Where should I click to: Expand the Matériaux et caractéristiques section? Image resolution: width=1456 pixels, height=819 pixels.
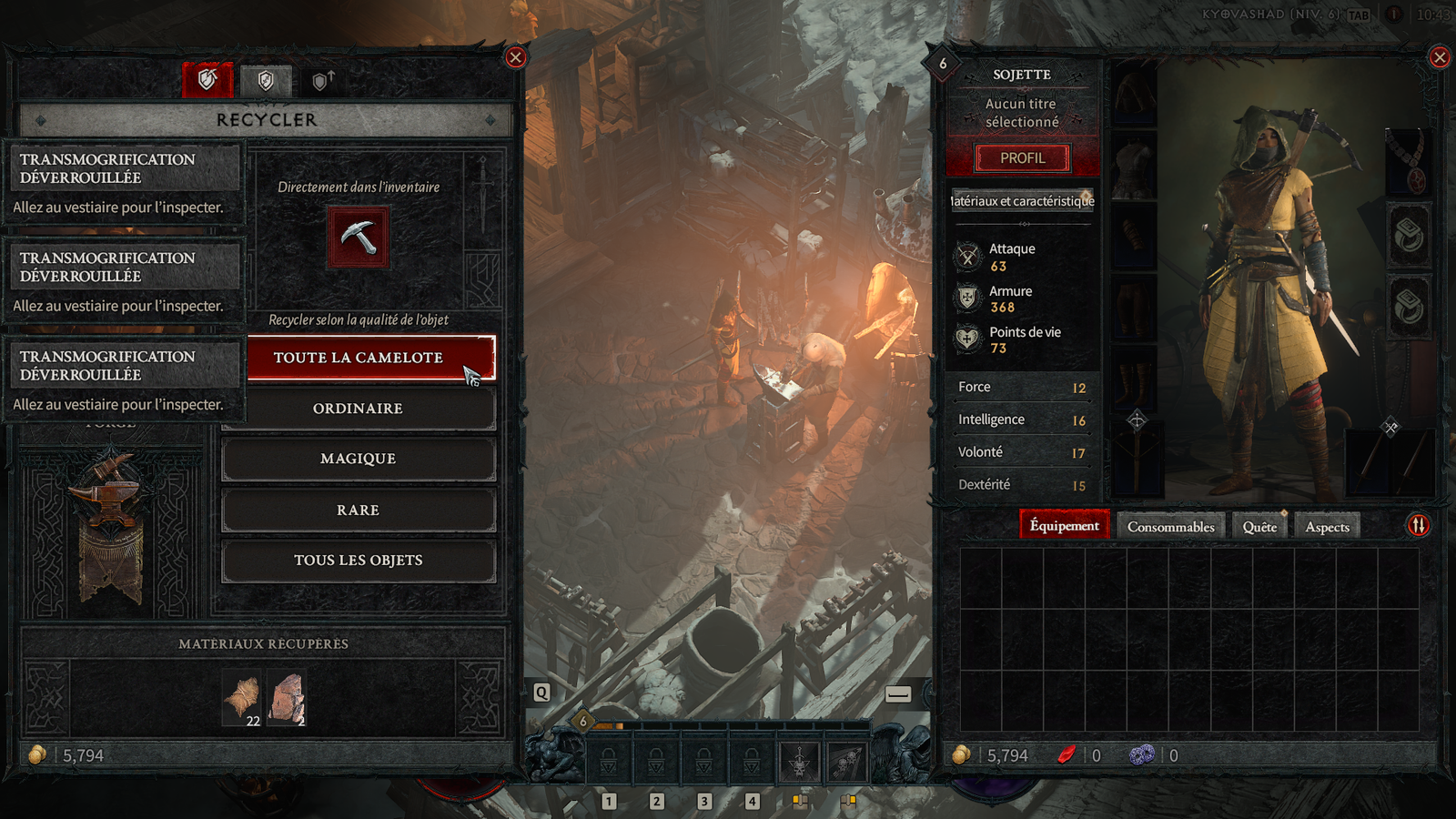pos(1022,201)
